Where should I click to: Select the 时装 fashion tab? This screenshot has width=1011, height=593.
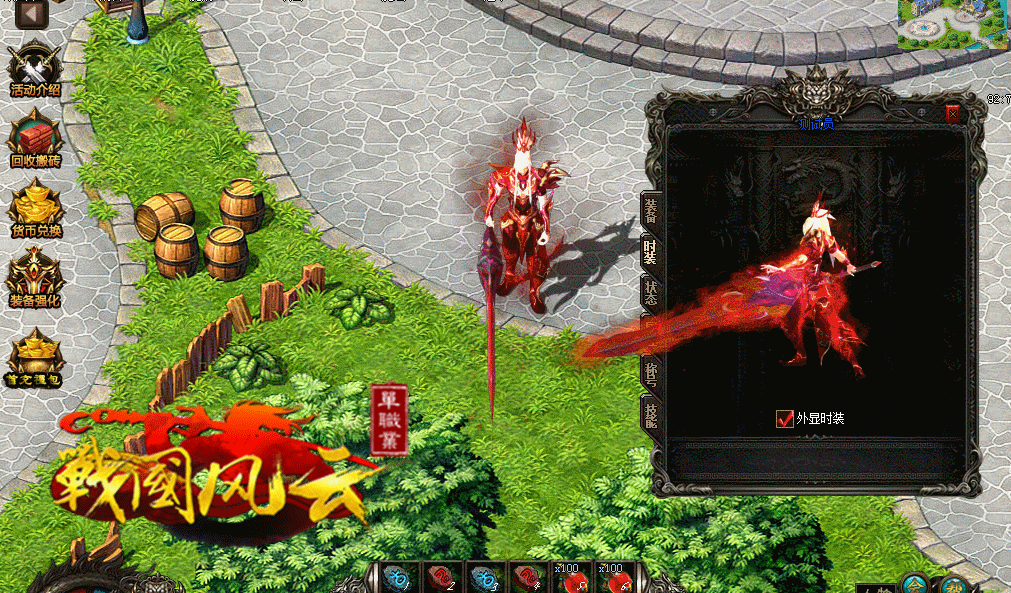651,251
